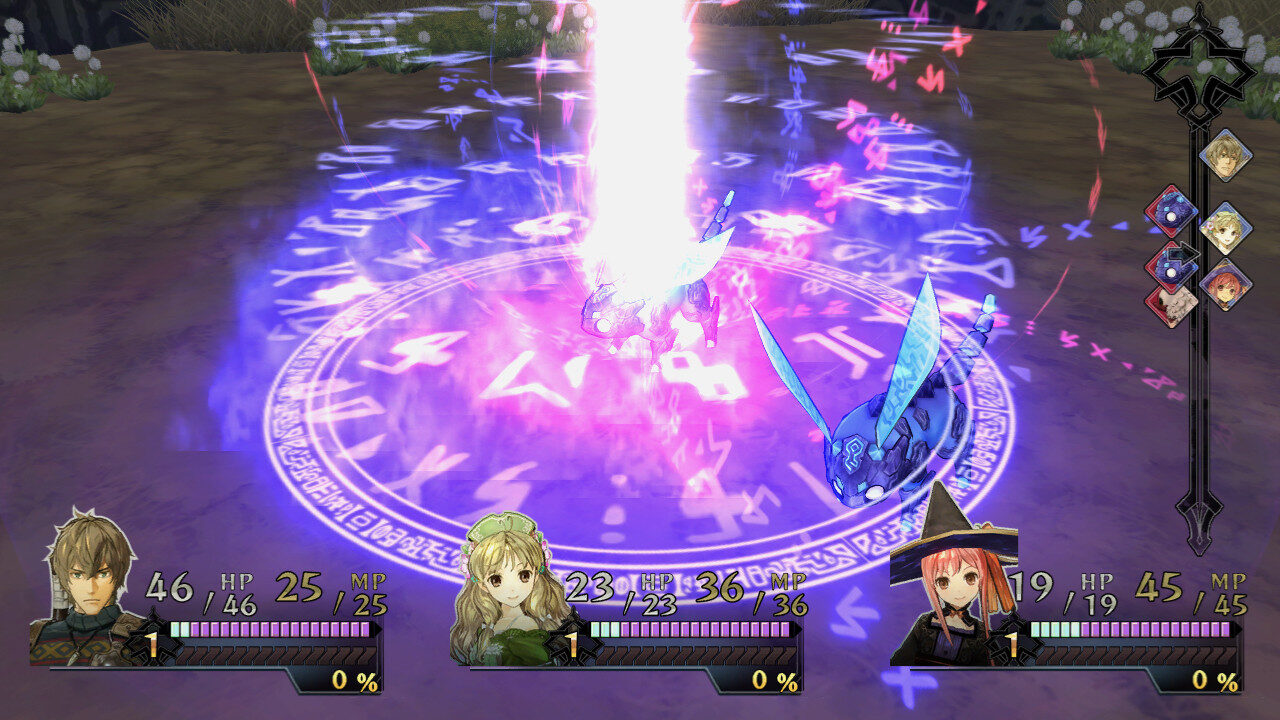Select Ayesha's diamond icon on the turn timeline
Viewport: 1280px width, 720px height.
coord(1225,228)
